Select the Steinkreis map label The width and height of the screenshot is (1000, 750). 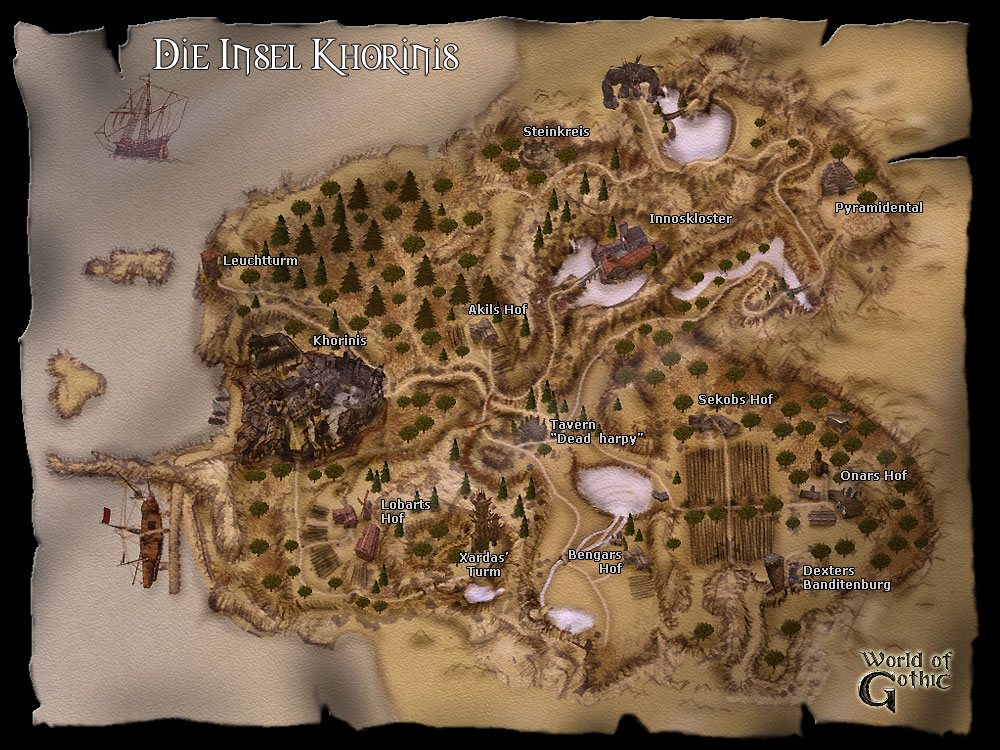(557, 131)
